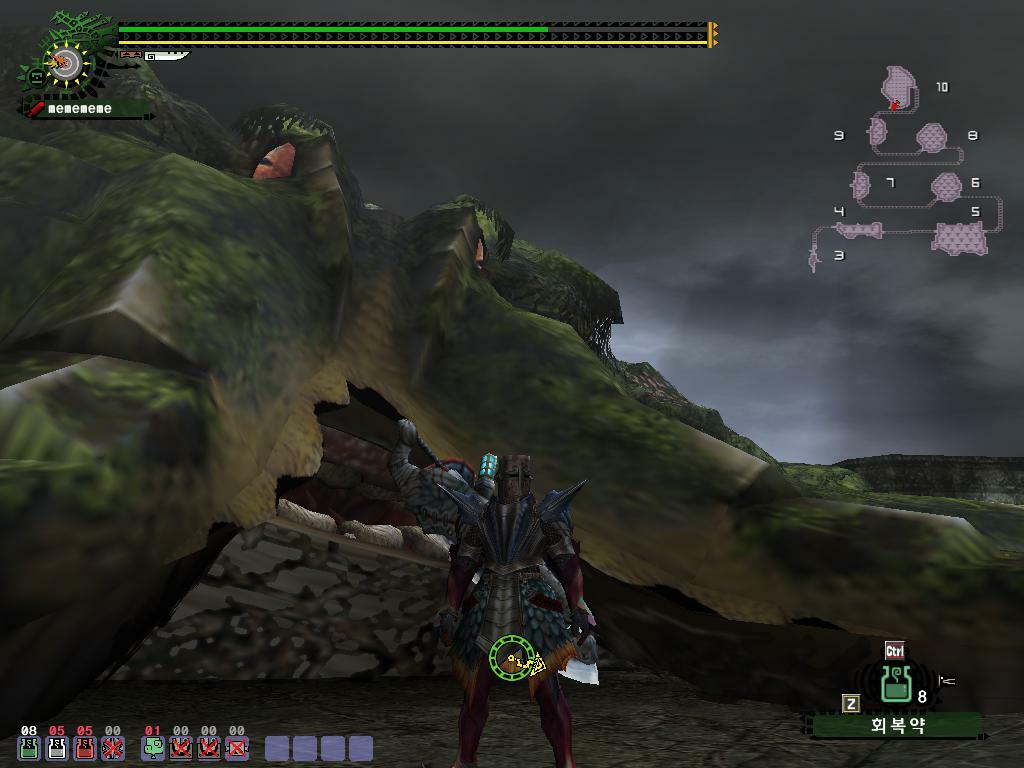Image resolution: width=1024 pixels, height=768 pixels.
Task: Select the green tree-shaped item slot
Action: (153, 747)
